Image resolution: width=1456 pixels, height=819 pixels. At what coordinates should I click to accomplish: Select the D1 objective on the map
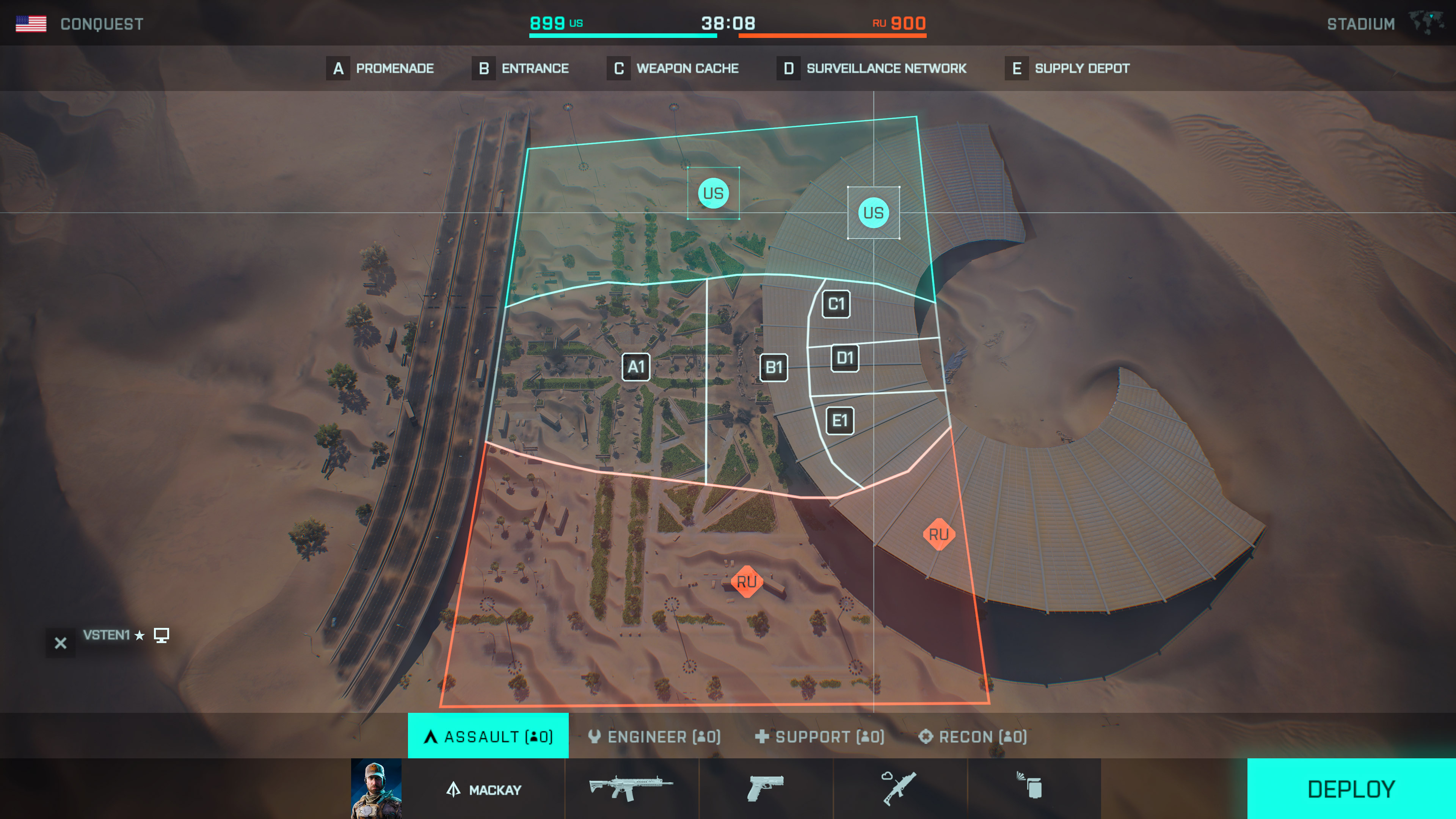tap(844, 358)
